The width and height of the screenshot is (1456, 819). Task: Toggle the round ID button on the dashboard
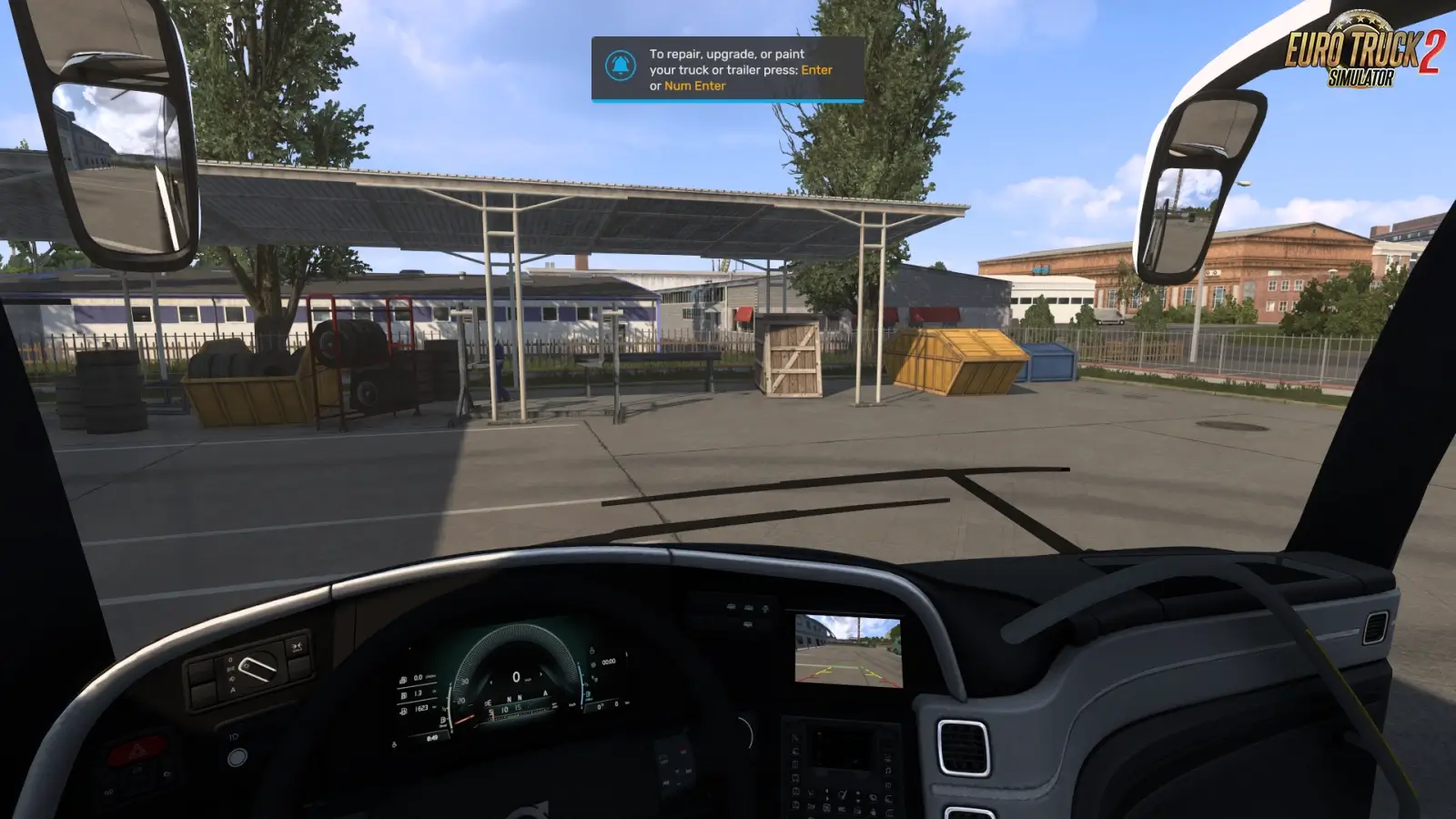click(x=237, y=758)
